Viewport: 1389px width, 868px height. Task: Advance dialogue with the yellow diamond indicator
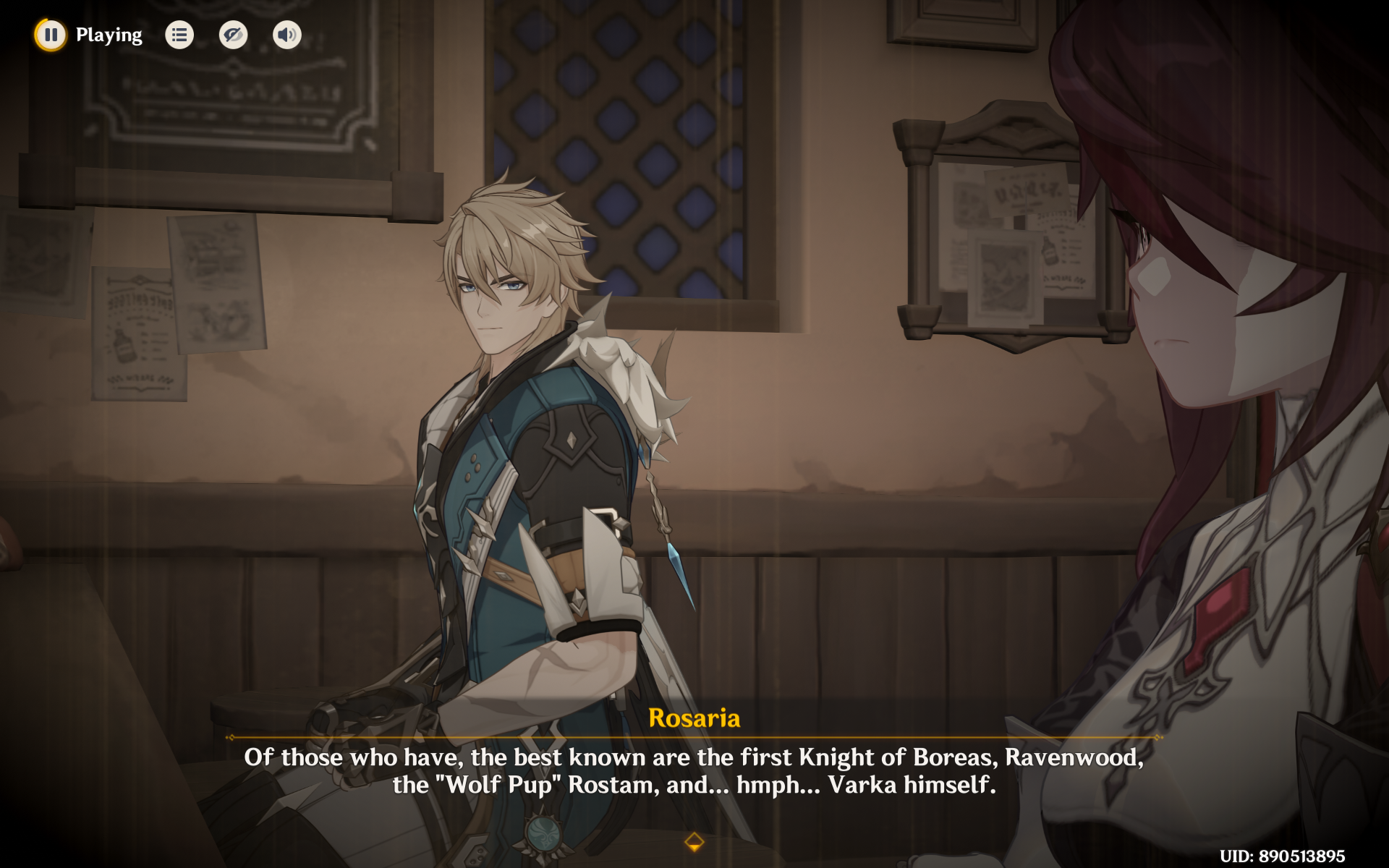(x=694, y=841)
